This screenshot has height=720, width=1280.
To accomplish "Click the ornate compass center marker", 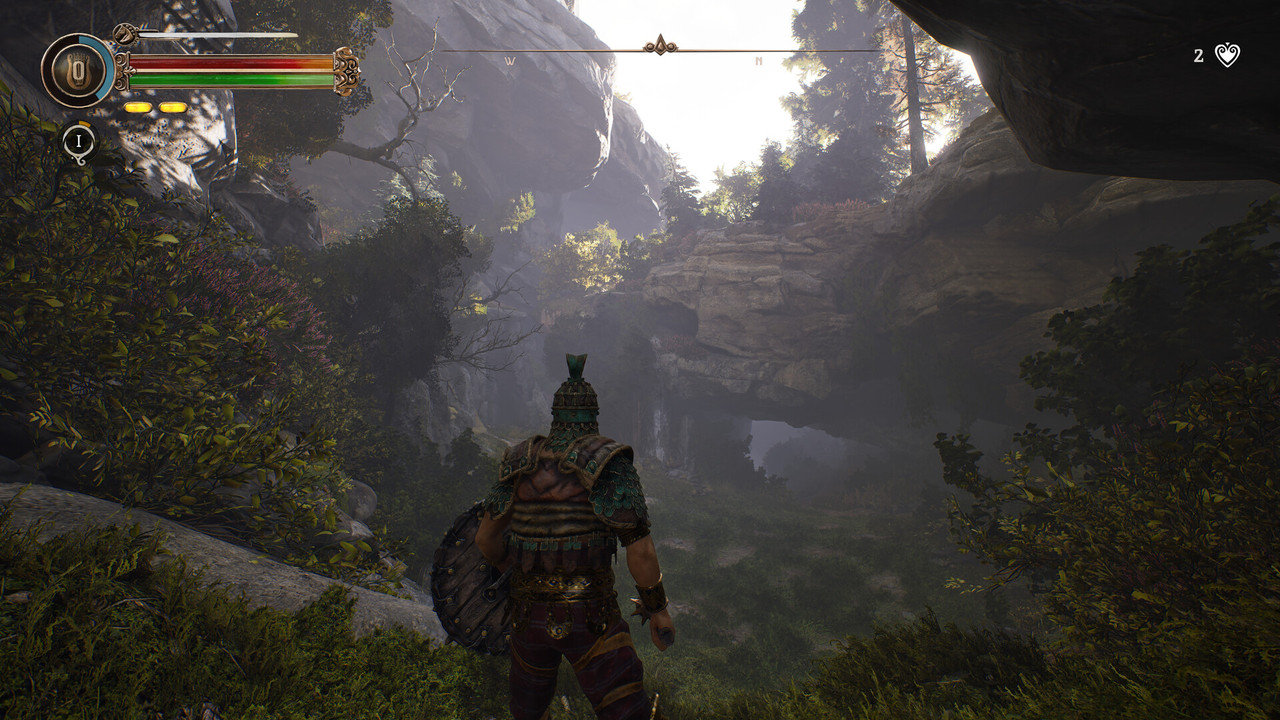I will point(659,46).
